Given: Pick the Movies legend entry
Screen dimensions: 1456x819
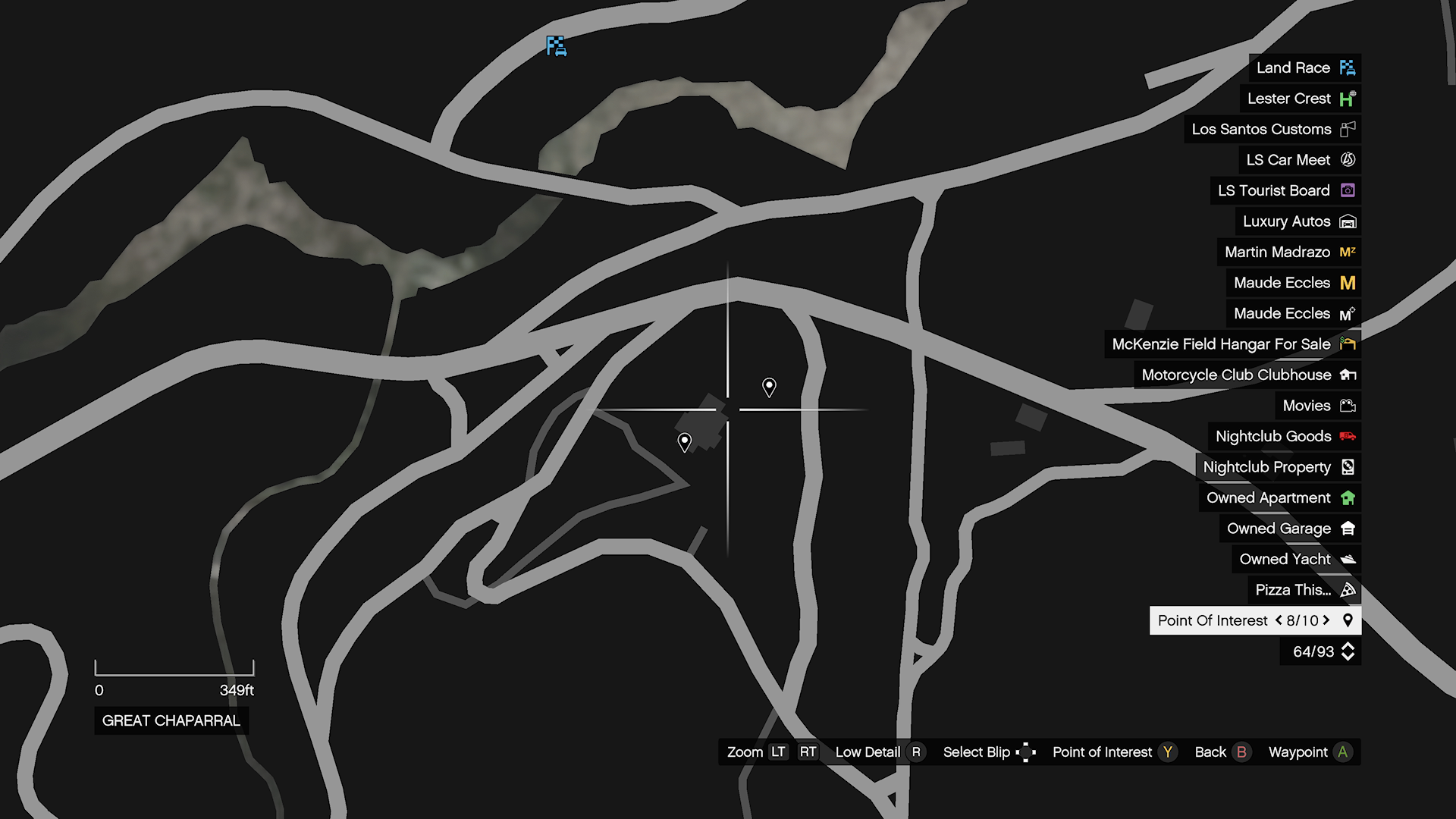Looking at the screenshot, I should (x=1318, y=406).
